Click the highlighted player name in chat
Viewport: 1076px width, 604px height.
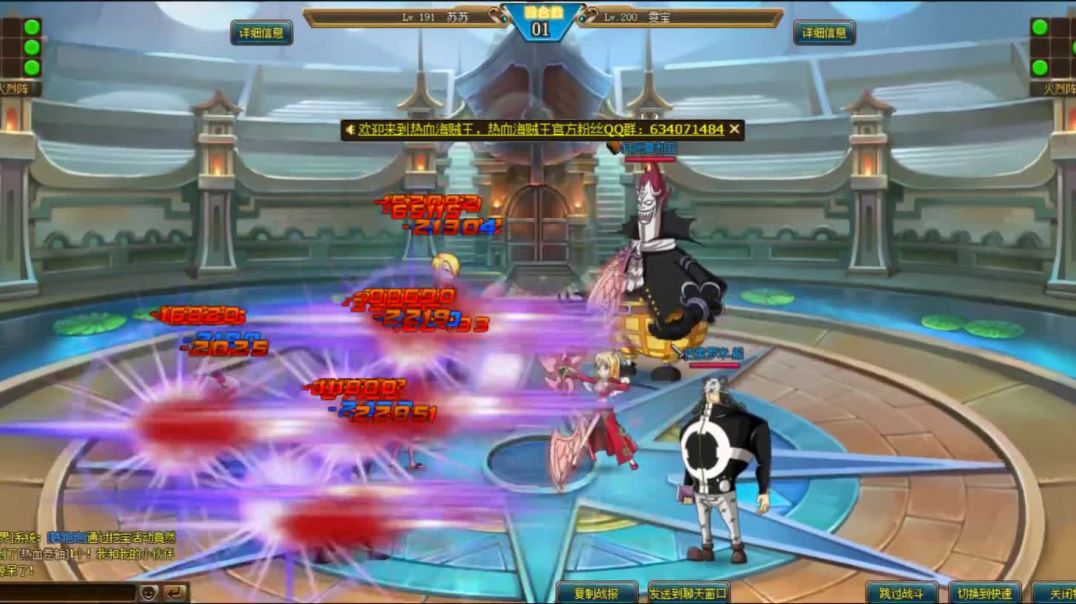(x=66, y=537)
